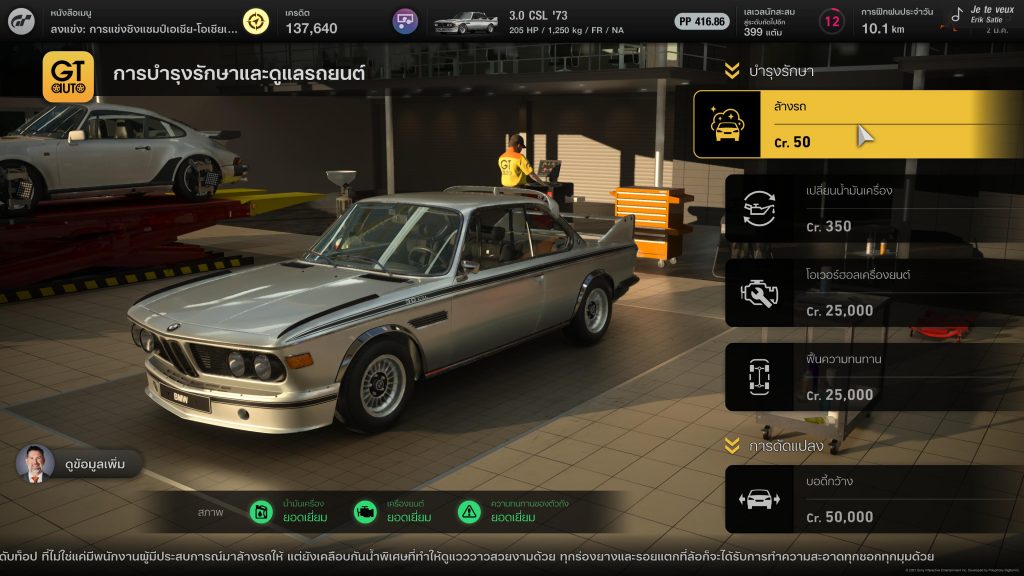The height and width of the screenshot is (576, 1024).
Task: Open ดูข้อมูลเพิ่ม for more information
Action: [x=80, y=464]
